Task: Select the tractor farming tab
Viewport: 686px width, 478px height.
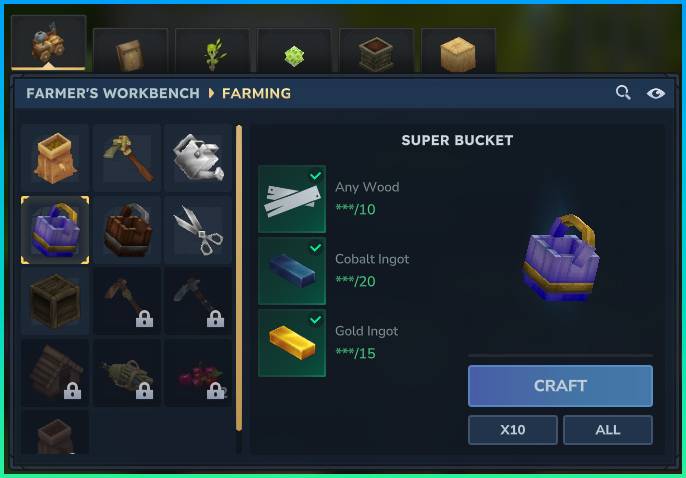Action: point(48,44)
